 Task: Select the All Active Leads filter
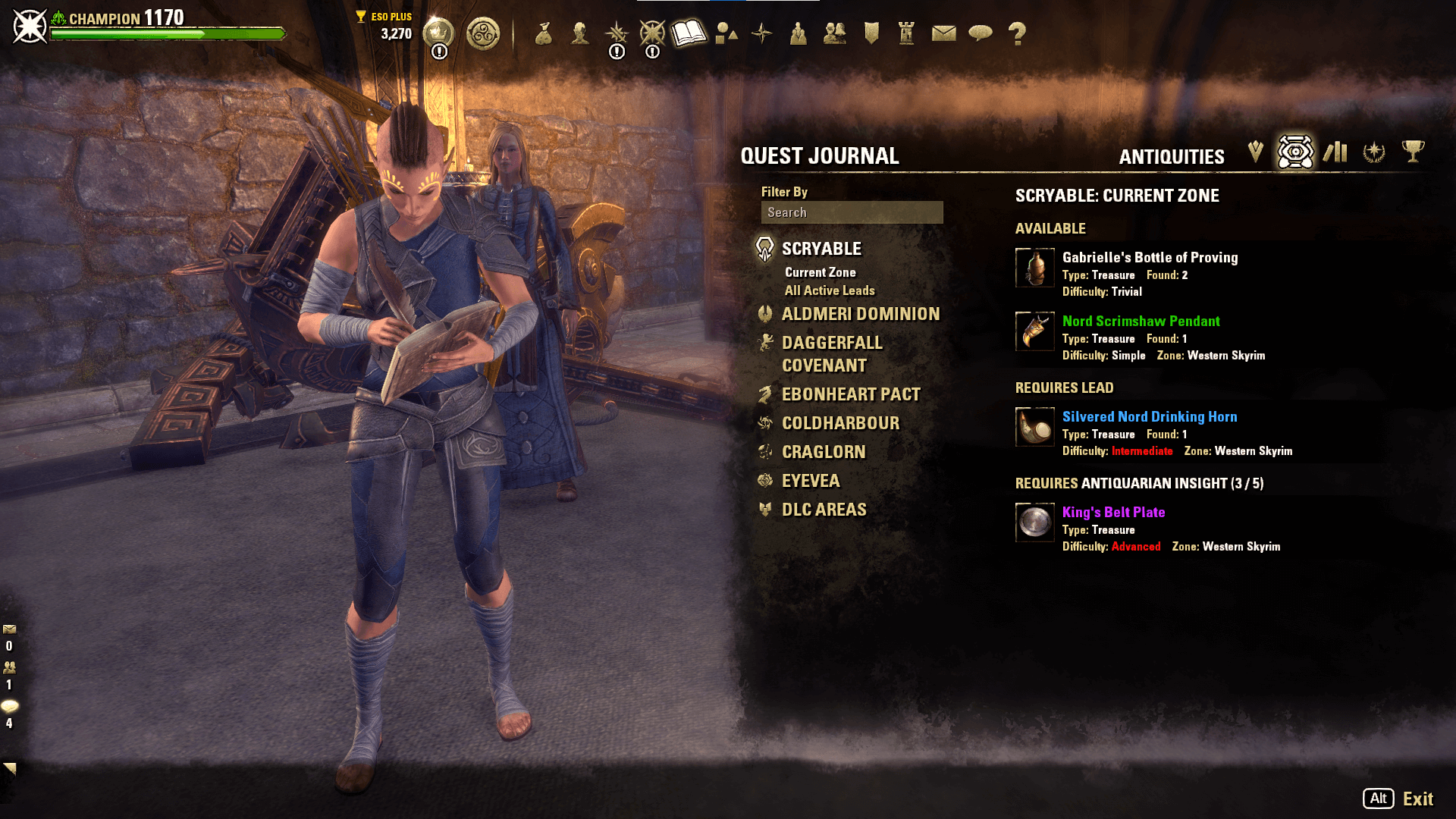830,290
